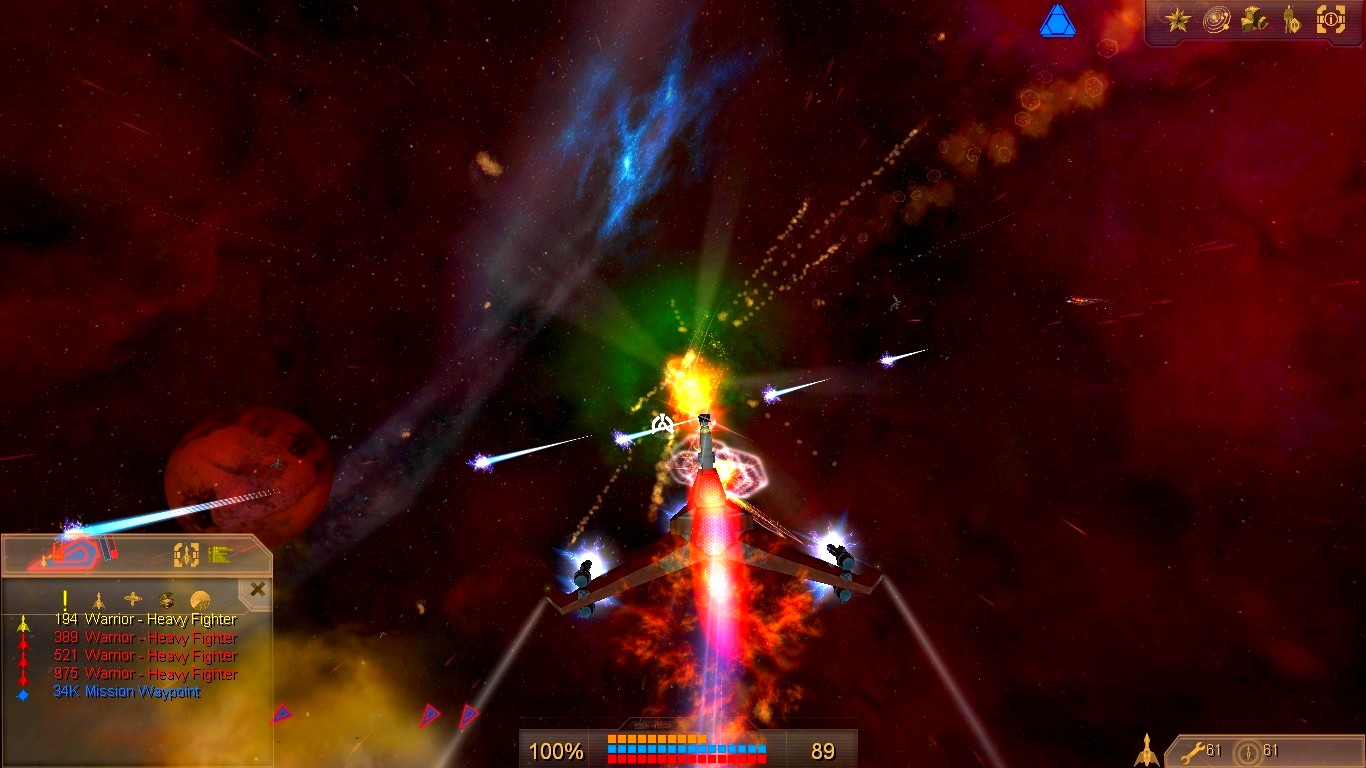Image resolution: width=1366 pixels, height=768 pixels.
Task: Click the circular missile icon
Action: pyautogui.click(x=1246, y=751)
